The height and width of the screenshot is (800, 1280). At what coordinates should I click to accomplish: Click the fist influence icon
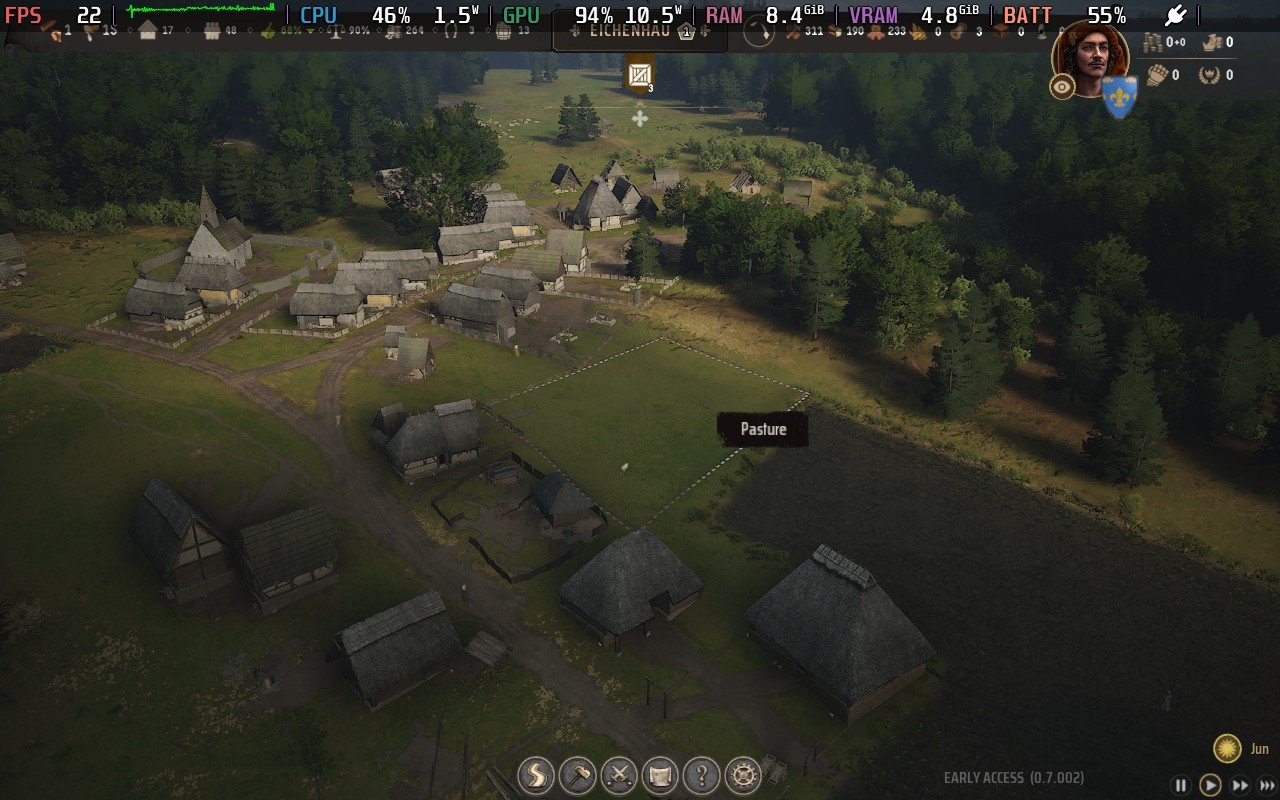pos(1156,74)
